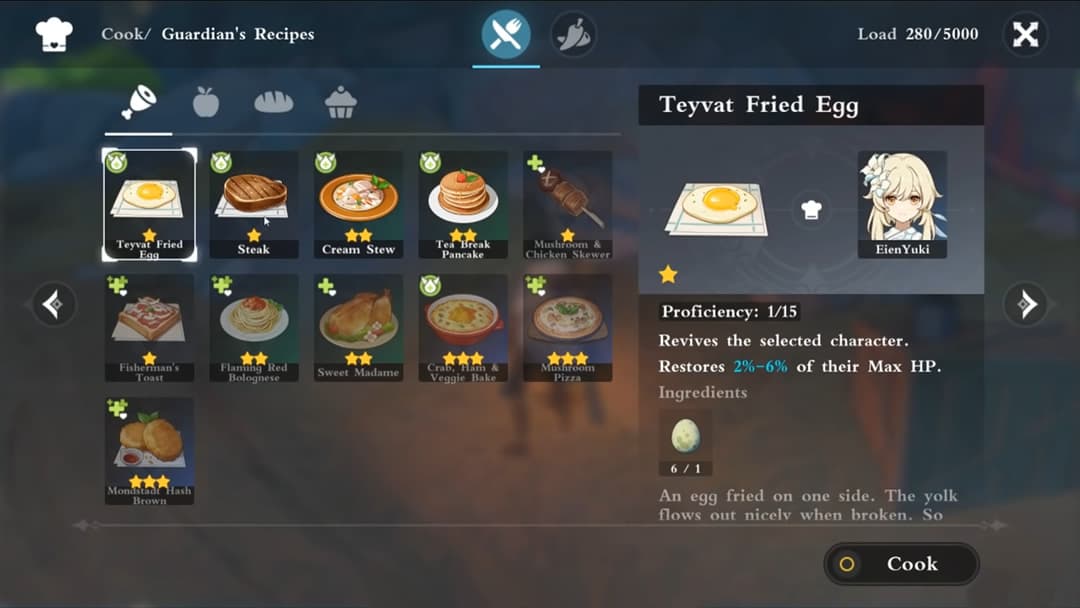Pick the Sweet Madame recipe

pyautogui.click(x=358, y=328)
